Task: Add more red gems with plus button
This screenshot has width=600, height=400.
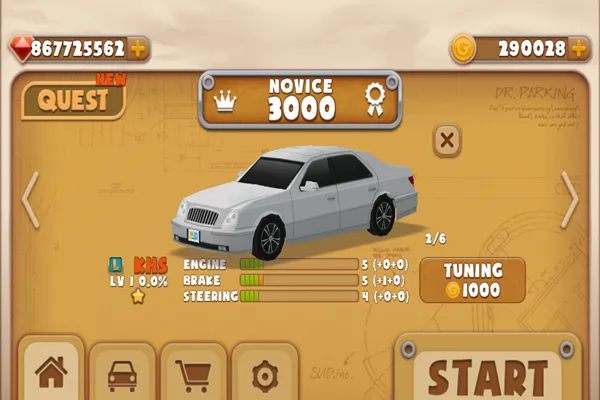Action: click(x=137, y=48)
